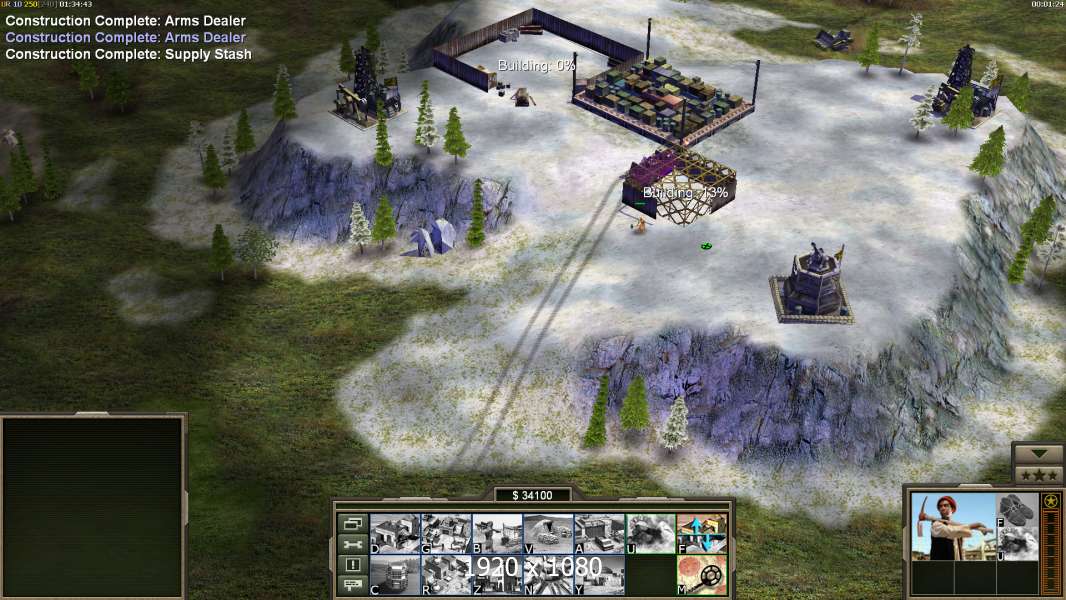Click the exclamation mark button
The image size is (1066, 600).
[x=352, y=565]
